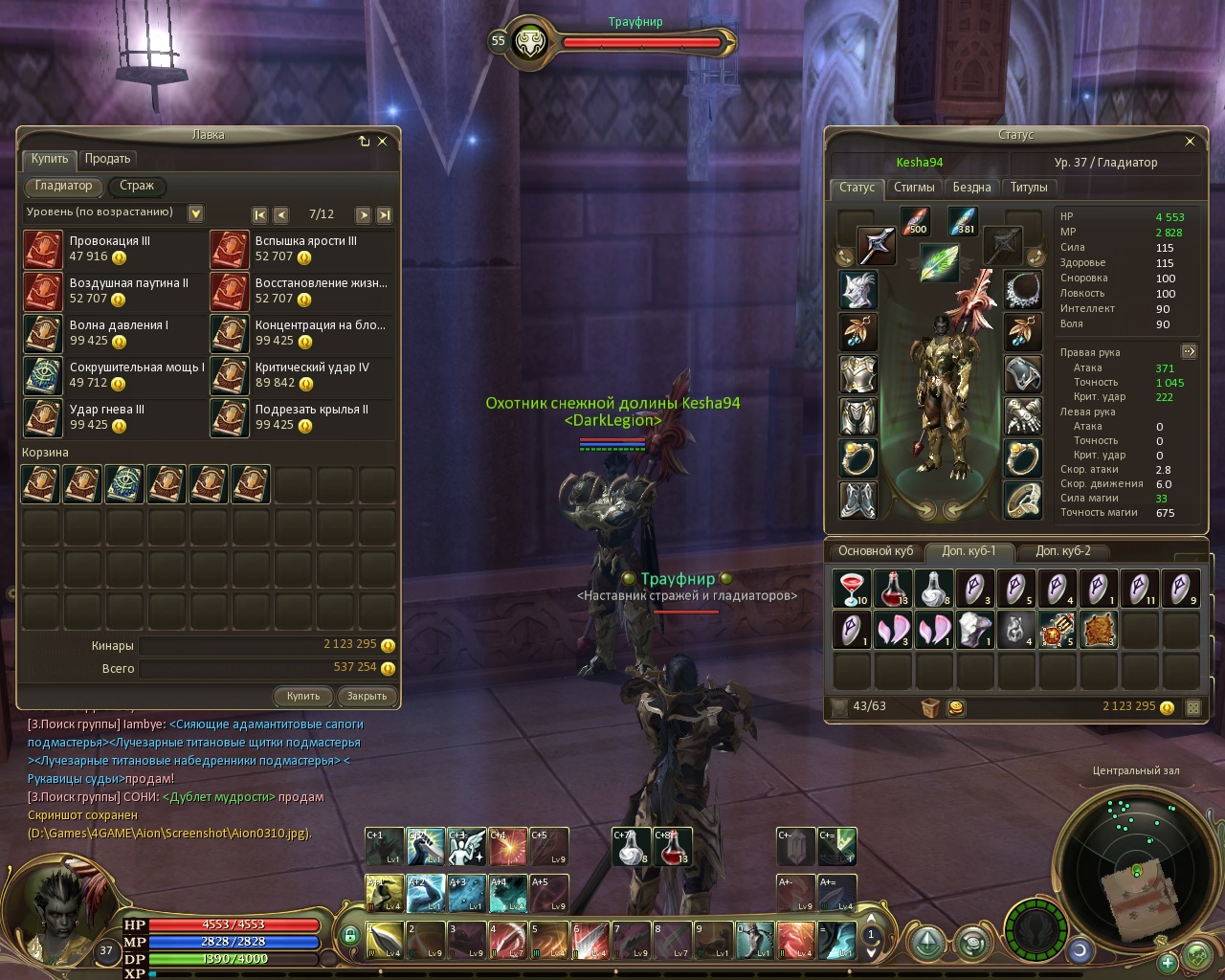Go to next shop page
The height and width of the screenshot is (980, 1225).
tap(363, 215)
